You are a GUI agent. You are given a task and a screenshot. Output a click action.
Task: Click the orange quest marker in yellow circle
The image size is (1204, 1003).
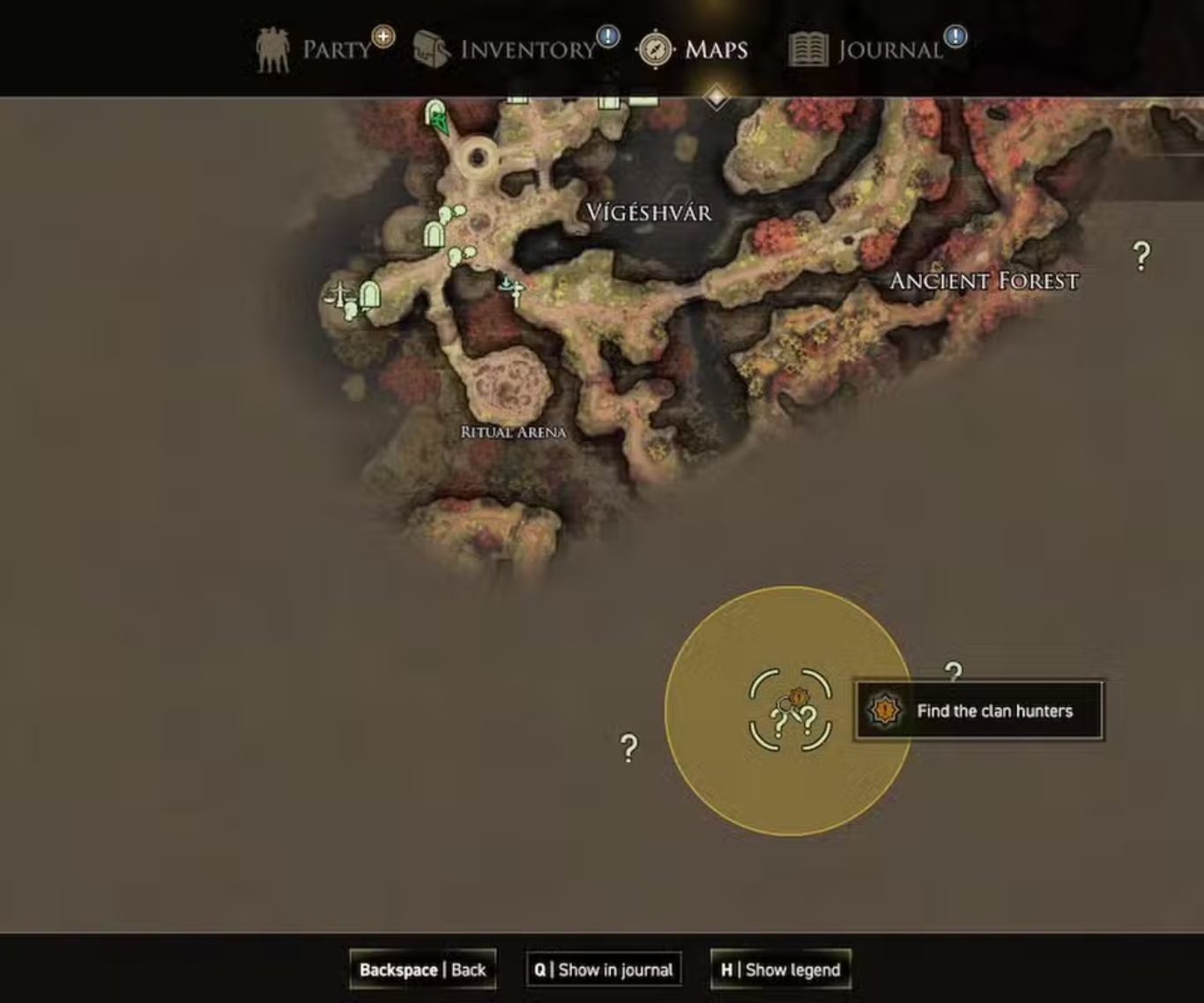[798, 697]
